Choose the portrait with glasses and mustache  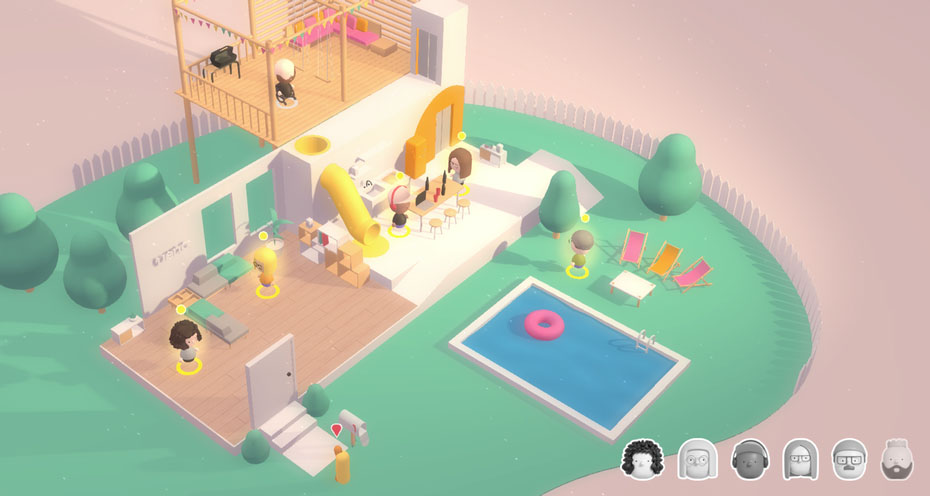pos(849,459)
